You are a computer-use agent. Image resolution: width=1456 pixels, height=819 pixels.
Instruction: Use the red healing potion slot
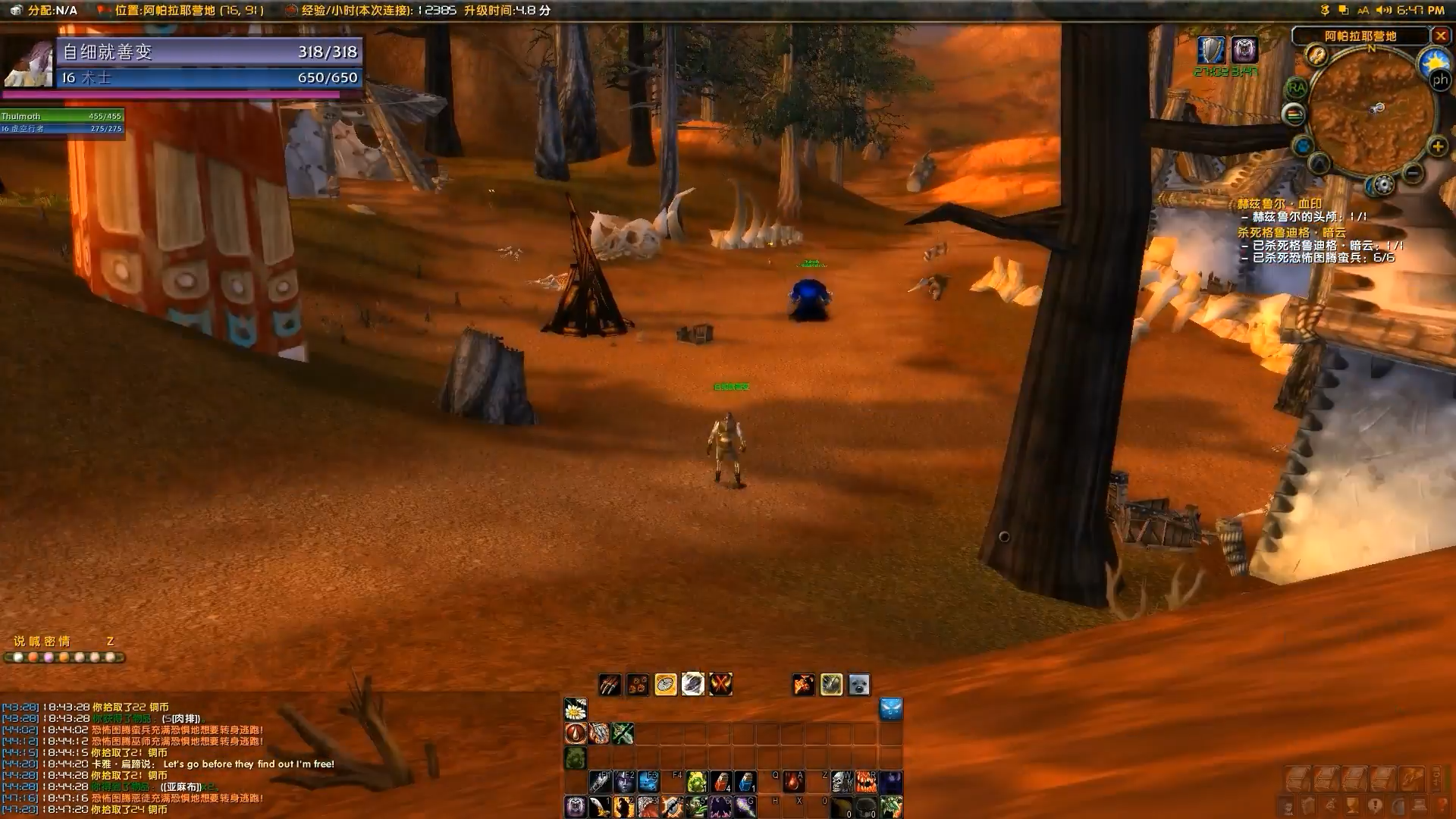click(721, 781)
